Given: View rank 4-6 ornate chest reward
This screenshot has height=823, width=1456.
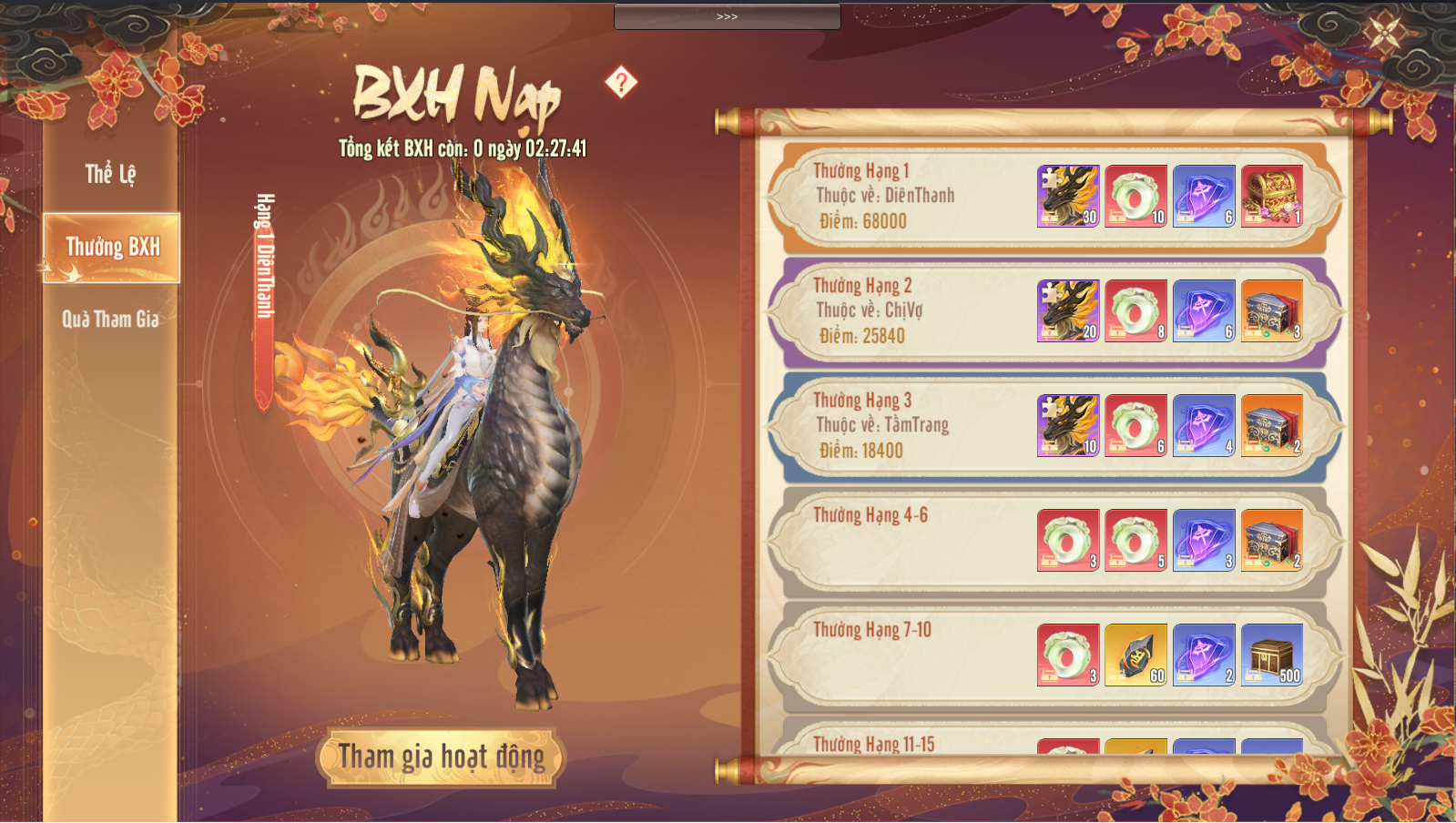Looking at the screenshot, I should pos(1271,540).
